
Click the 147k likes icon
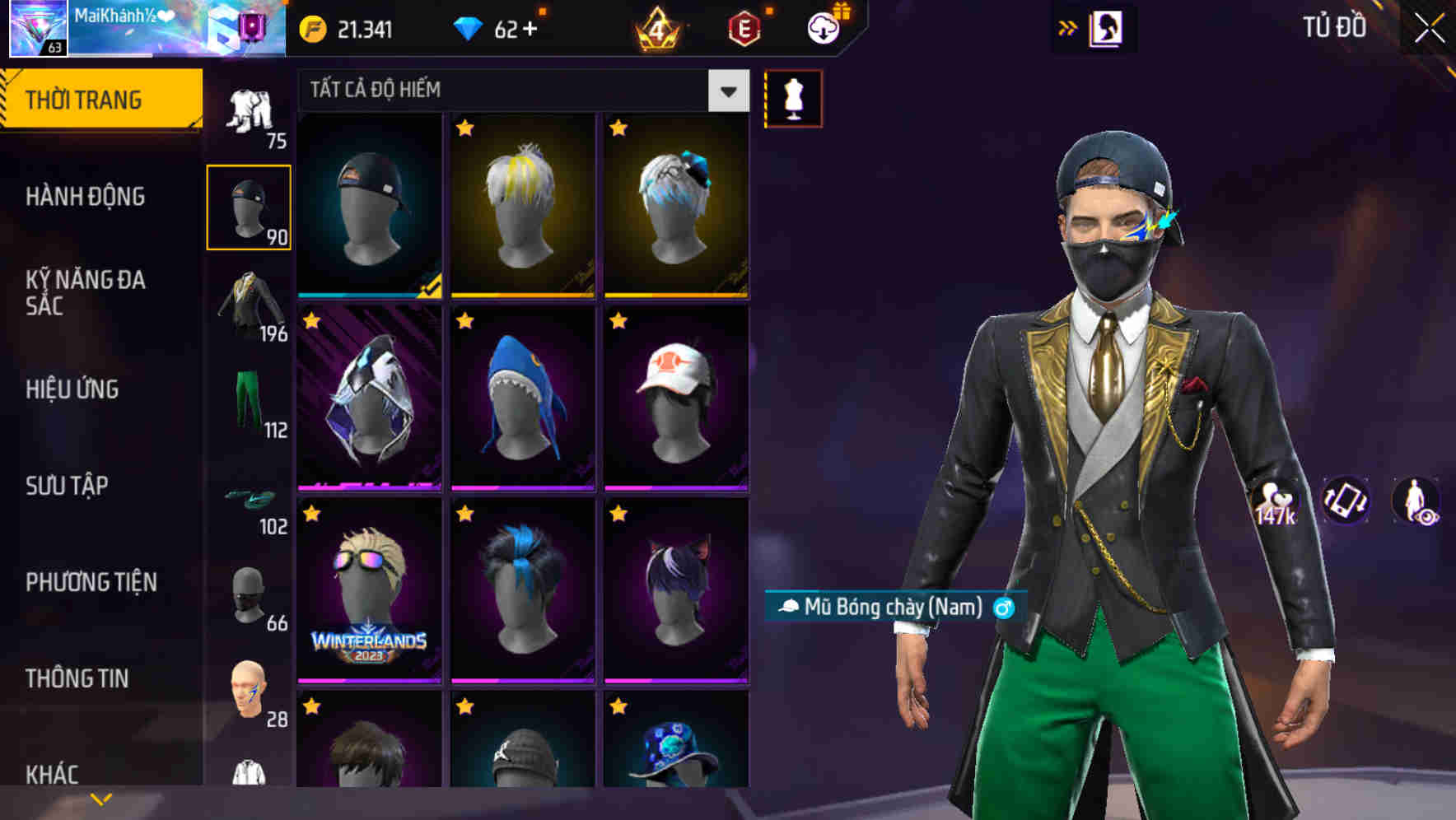[x=1276, y=502]
